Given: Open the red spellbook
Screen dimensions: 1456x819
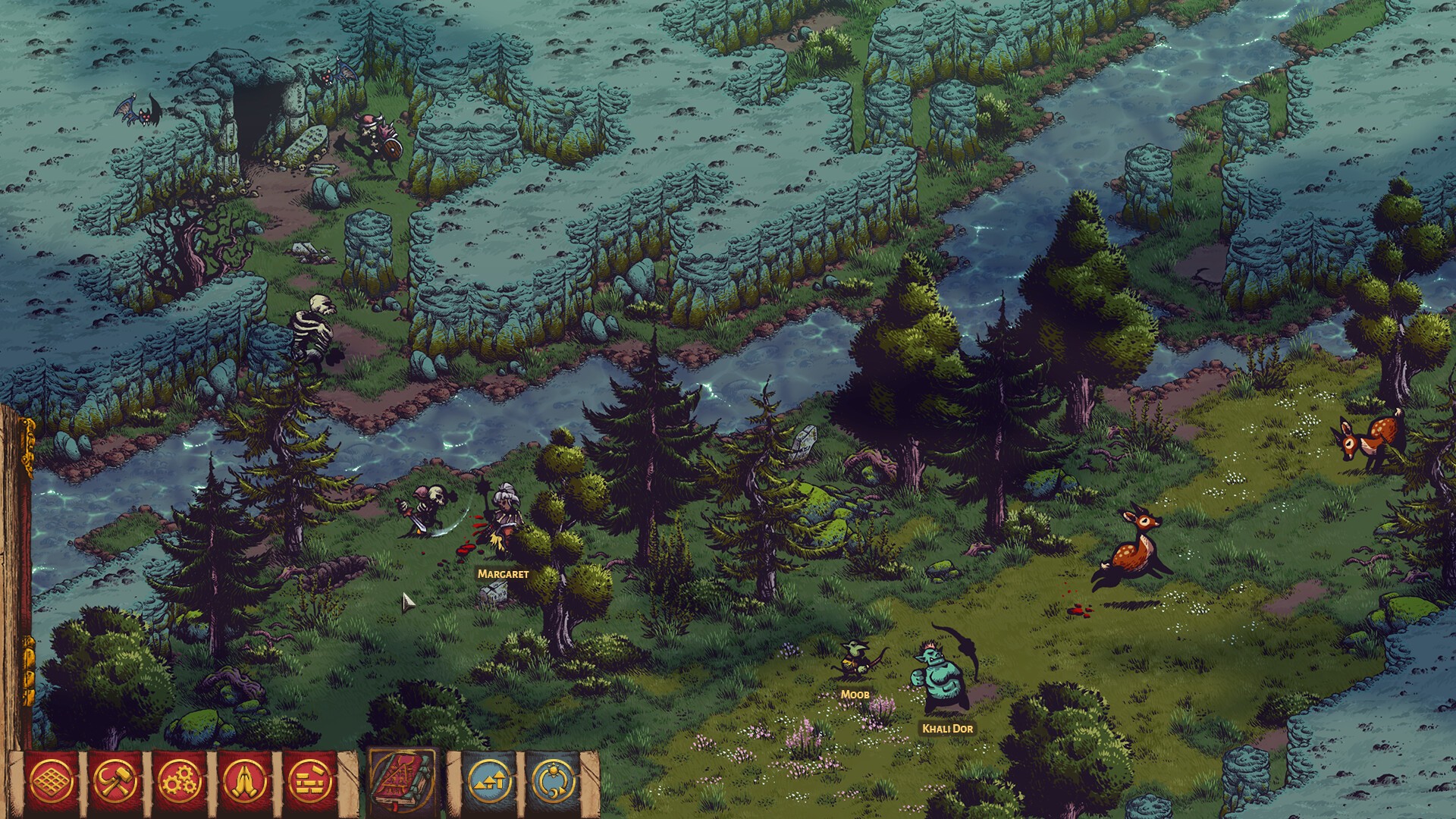Looking at the screenshot, I should 402,781.
